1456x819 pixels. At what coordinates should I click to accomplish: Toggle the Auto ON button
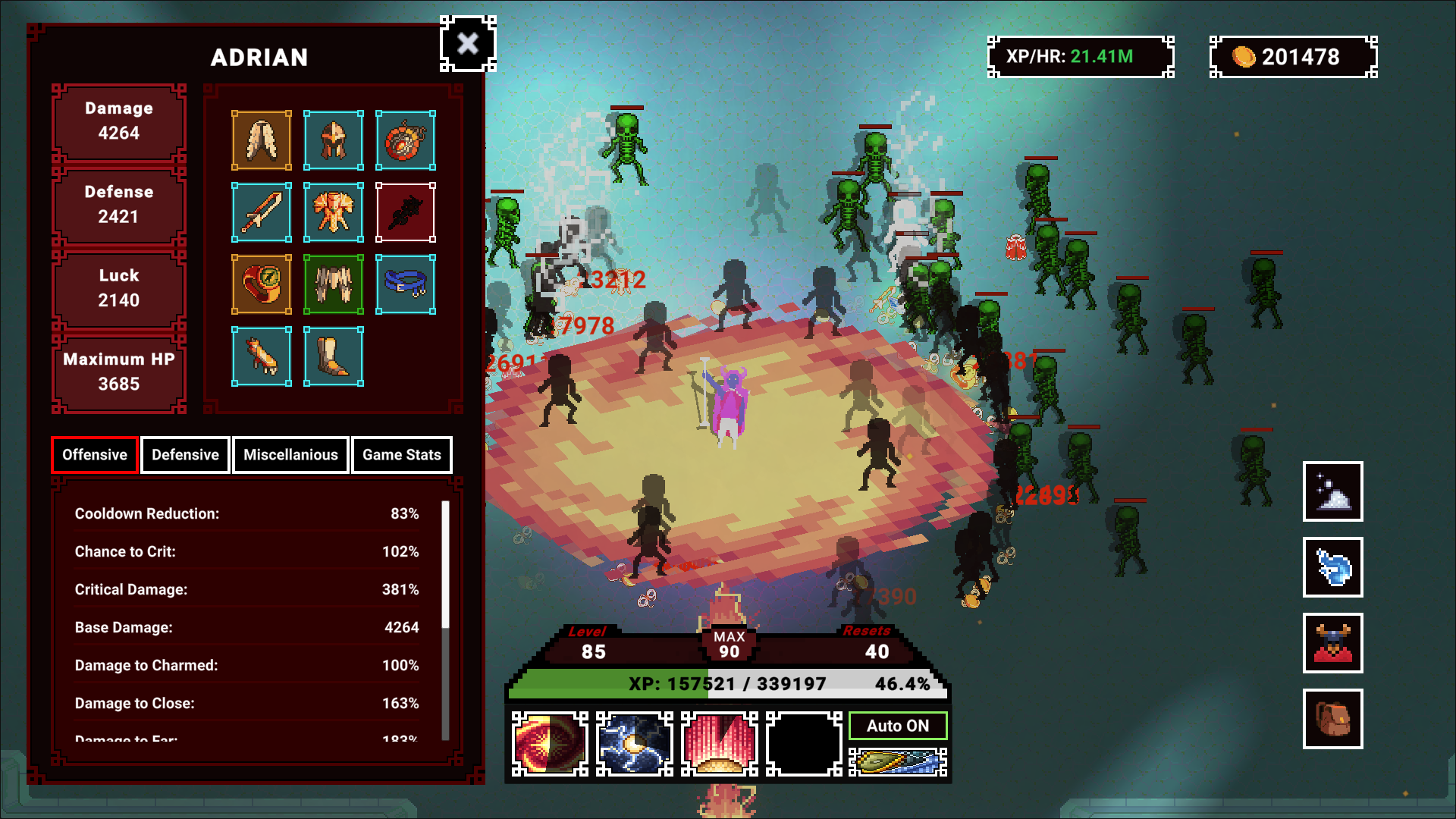click(x=898, y=726)
